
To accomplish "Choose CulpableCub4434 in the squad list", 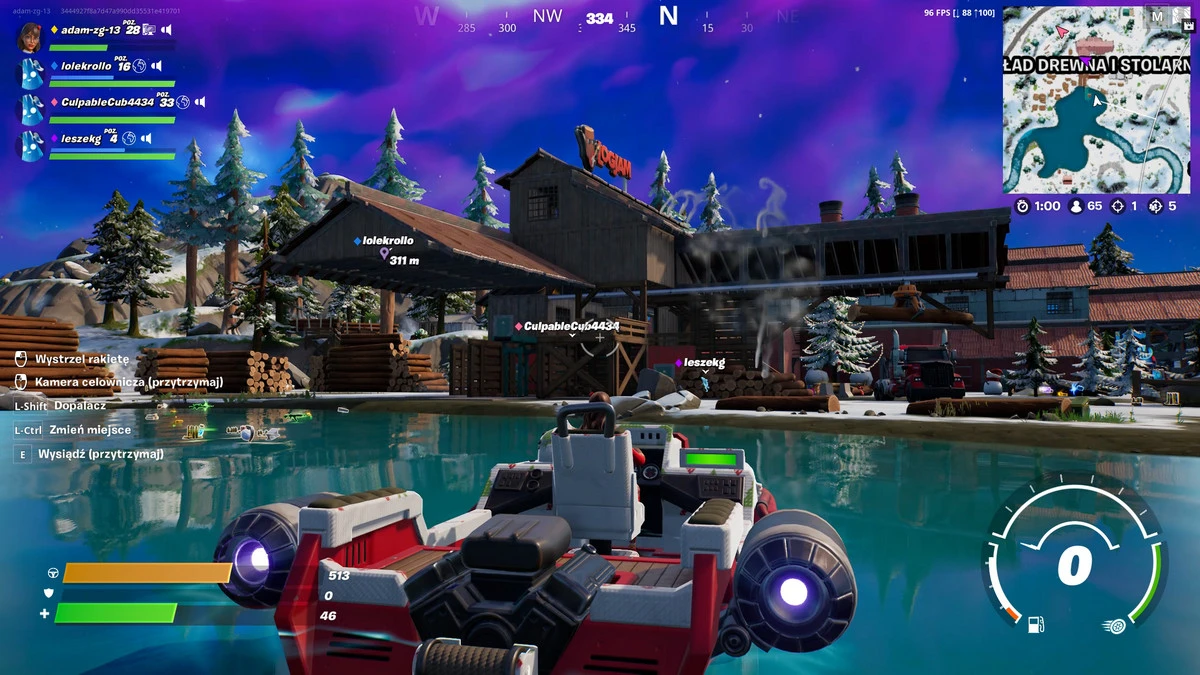I will [x=107, y=102].
